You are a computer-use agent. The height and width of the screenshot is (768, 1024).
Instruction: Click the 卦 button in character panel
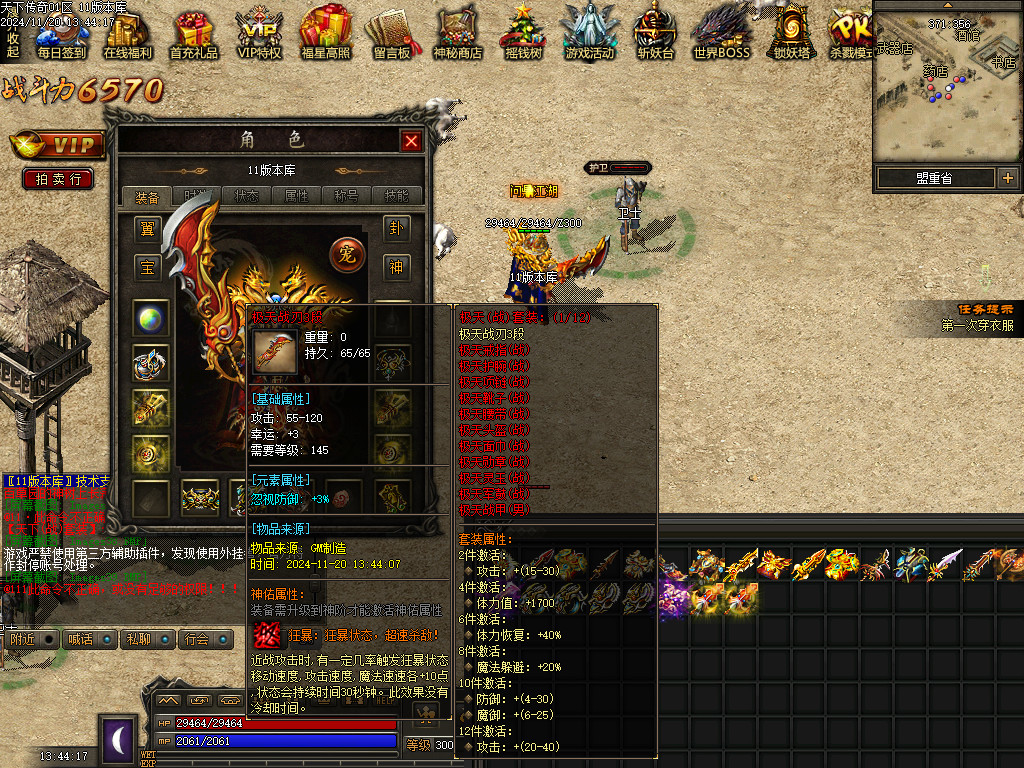tap(397, 229)
